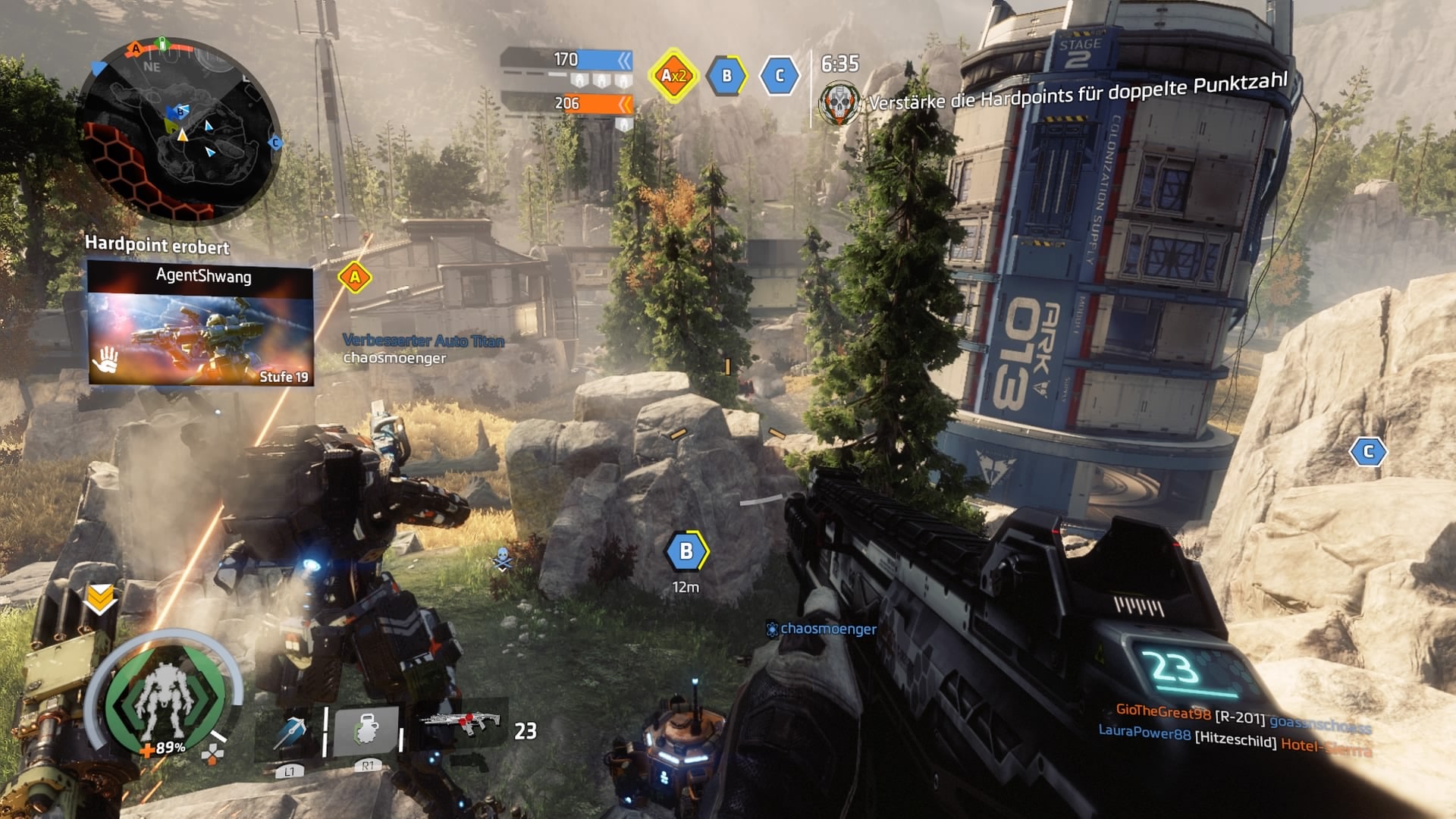This screenshot has width=1456, height=819.
Task: Open the circular minimap
Action: coord(179,130)
